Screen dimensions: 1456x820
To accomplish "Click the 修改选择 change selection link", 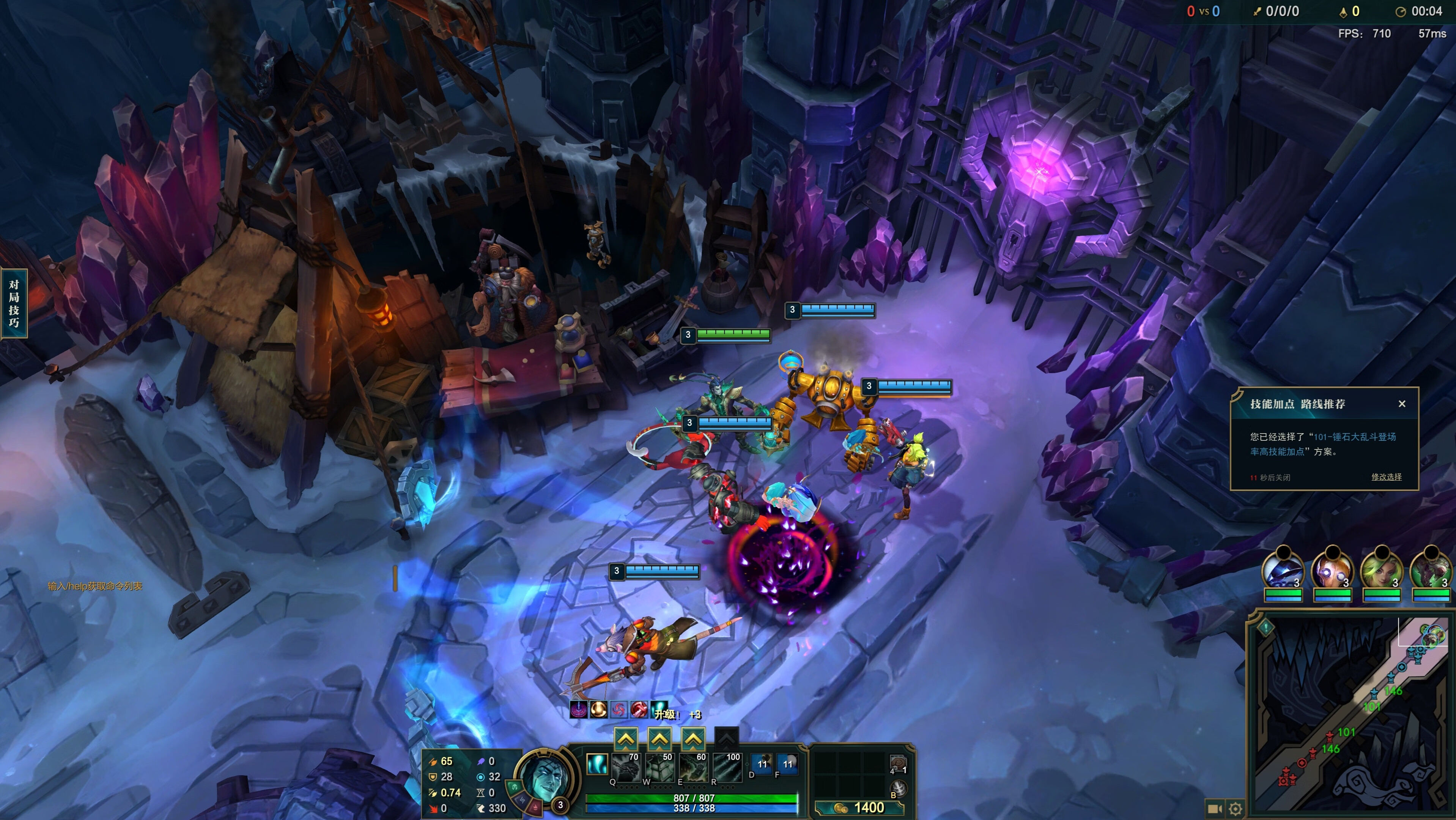I will [x=1386, y=477].
